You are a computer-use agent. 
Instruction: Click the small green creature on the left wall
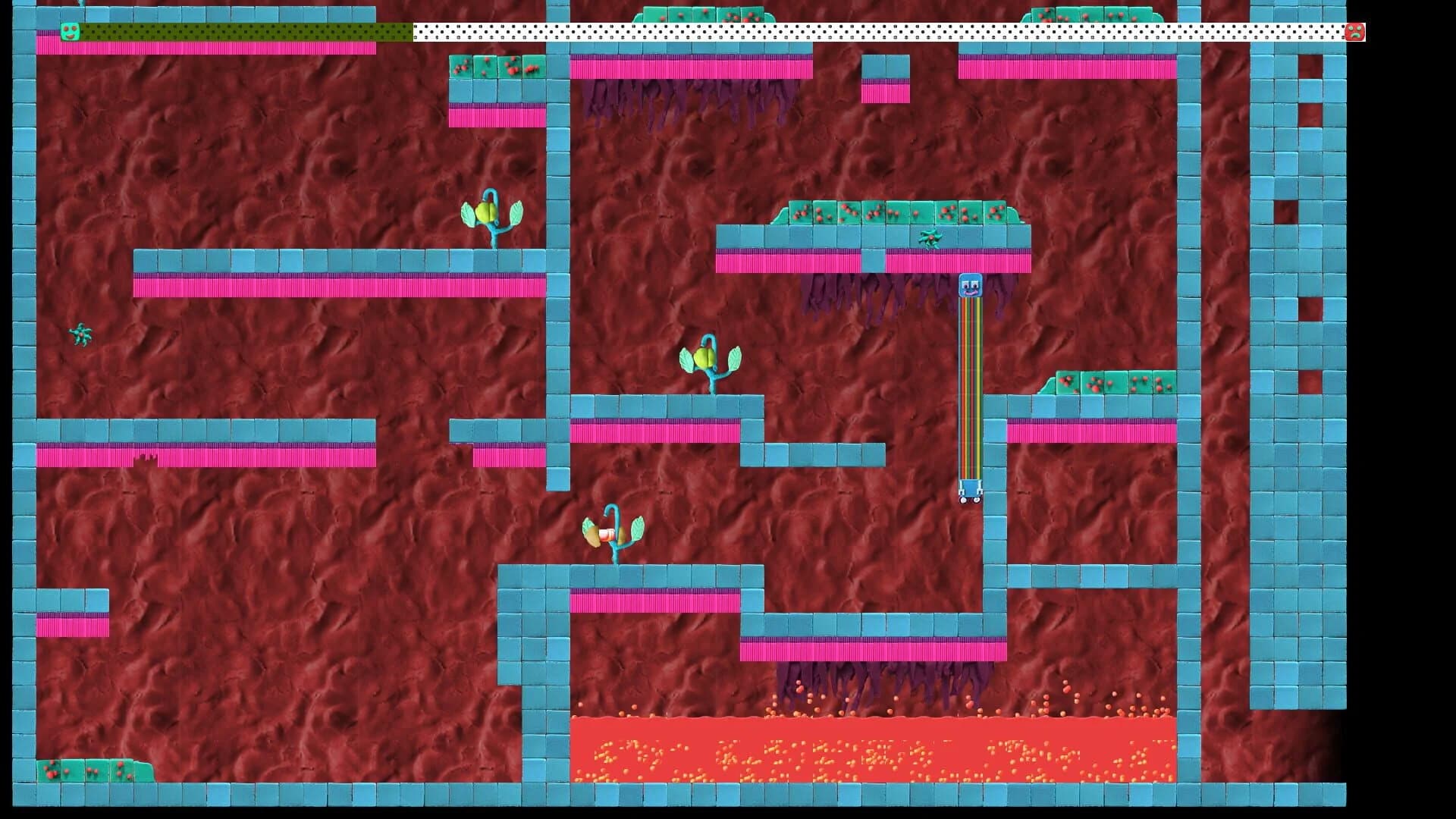tap(80, 334)
